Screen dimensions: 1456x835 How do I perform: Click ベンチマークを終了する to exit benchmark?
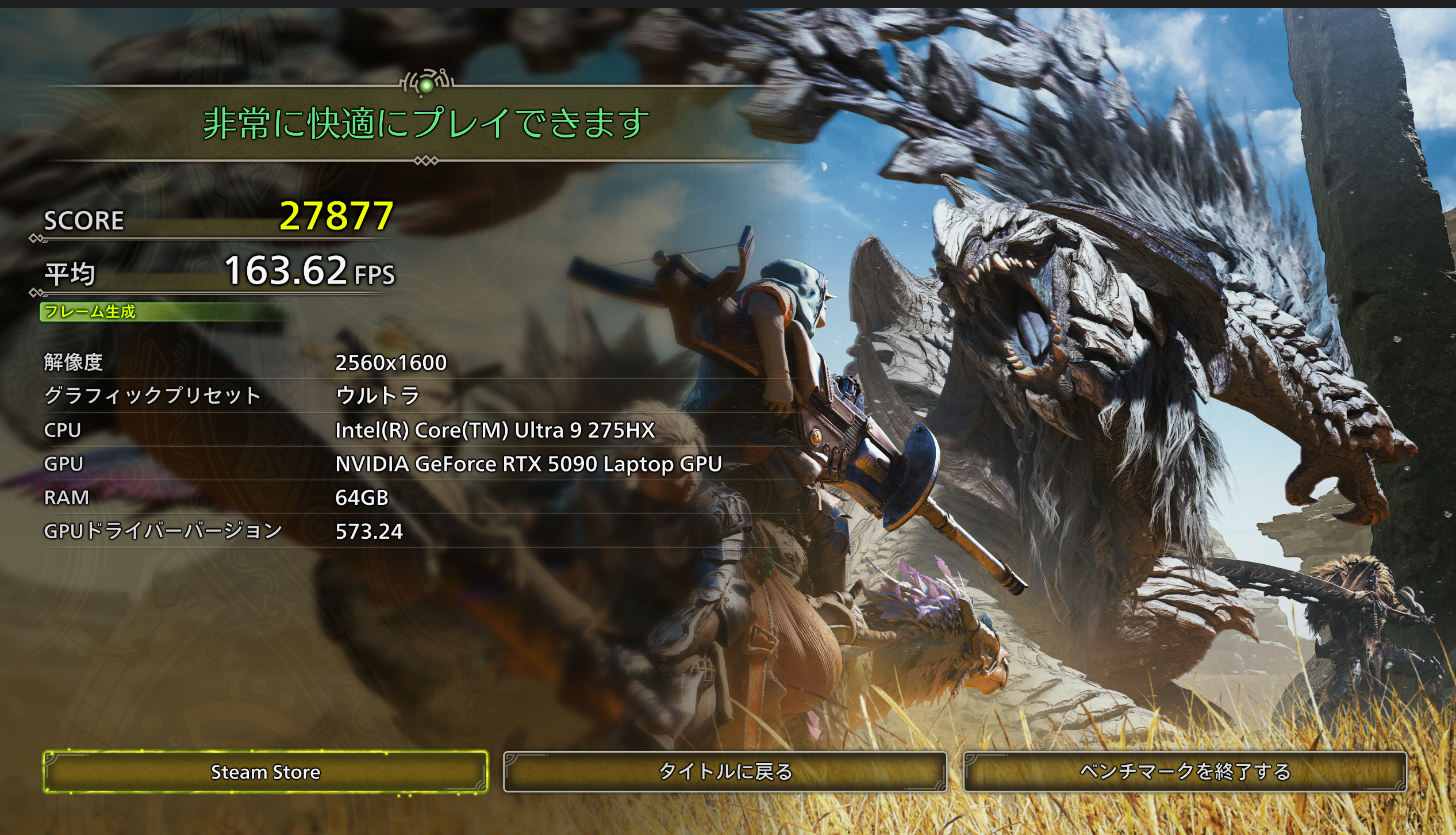(x=1185, y=772)
